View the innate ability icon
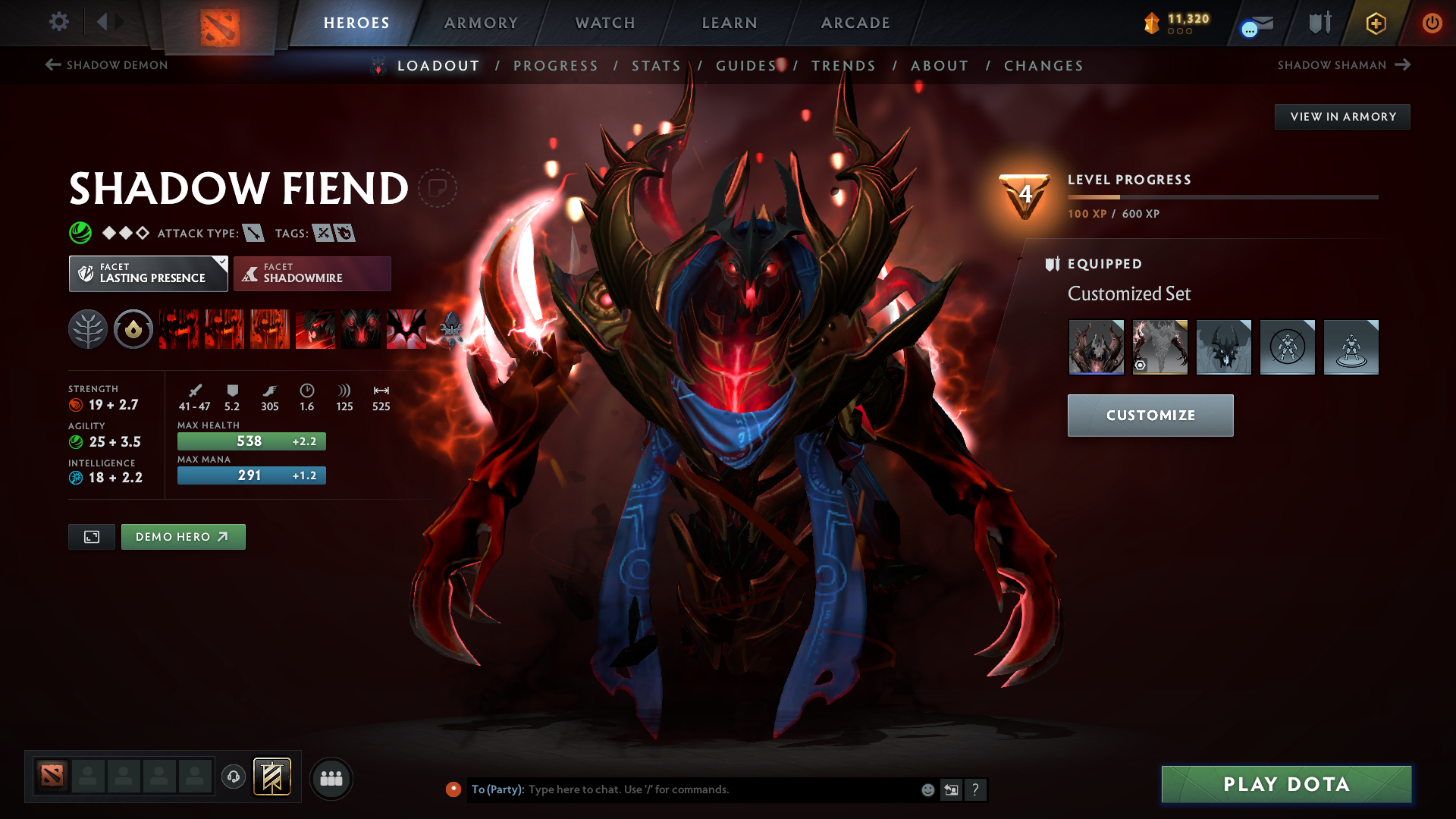The width and height of the screenshot is (1456, 819). [x=133, y=329]
